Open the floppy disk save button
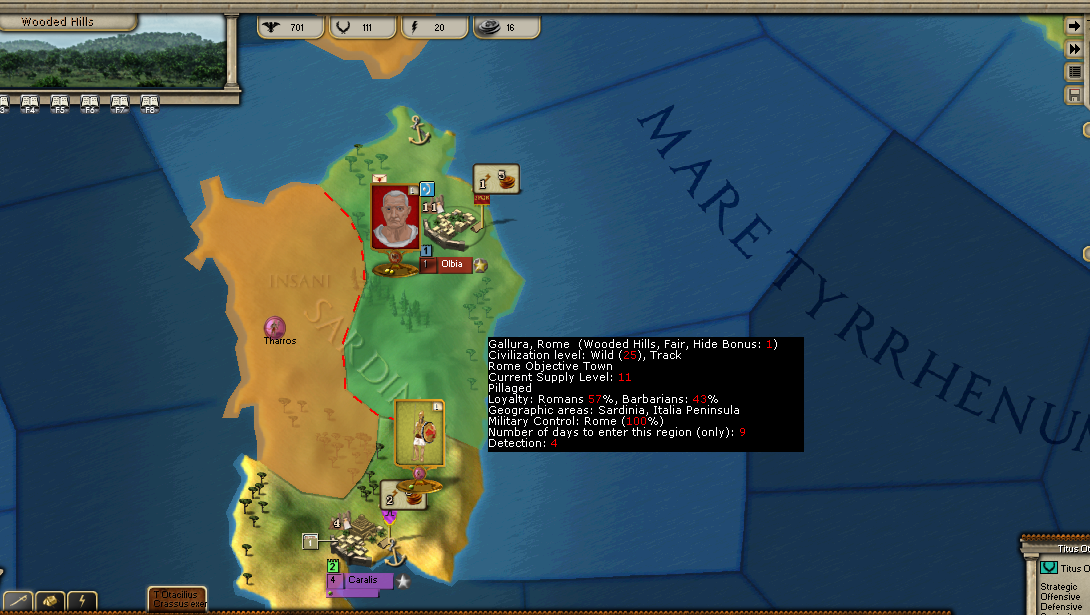Viewport: 1090px width, 615px height. point(1075,95)
